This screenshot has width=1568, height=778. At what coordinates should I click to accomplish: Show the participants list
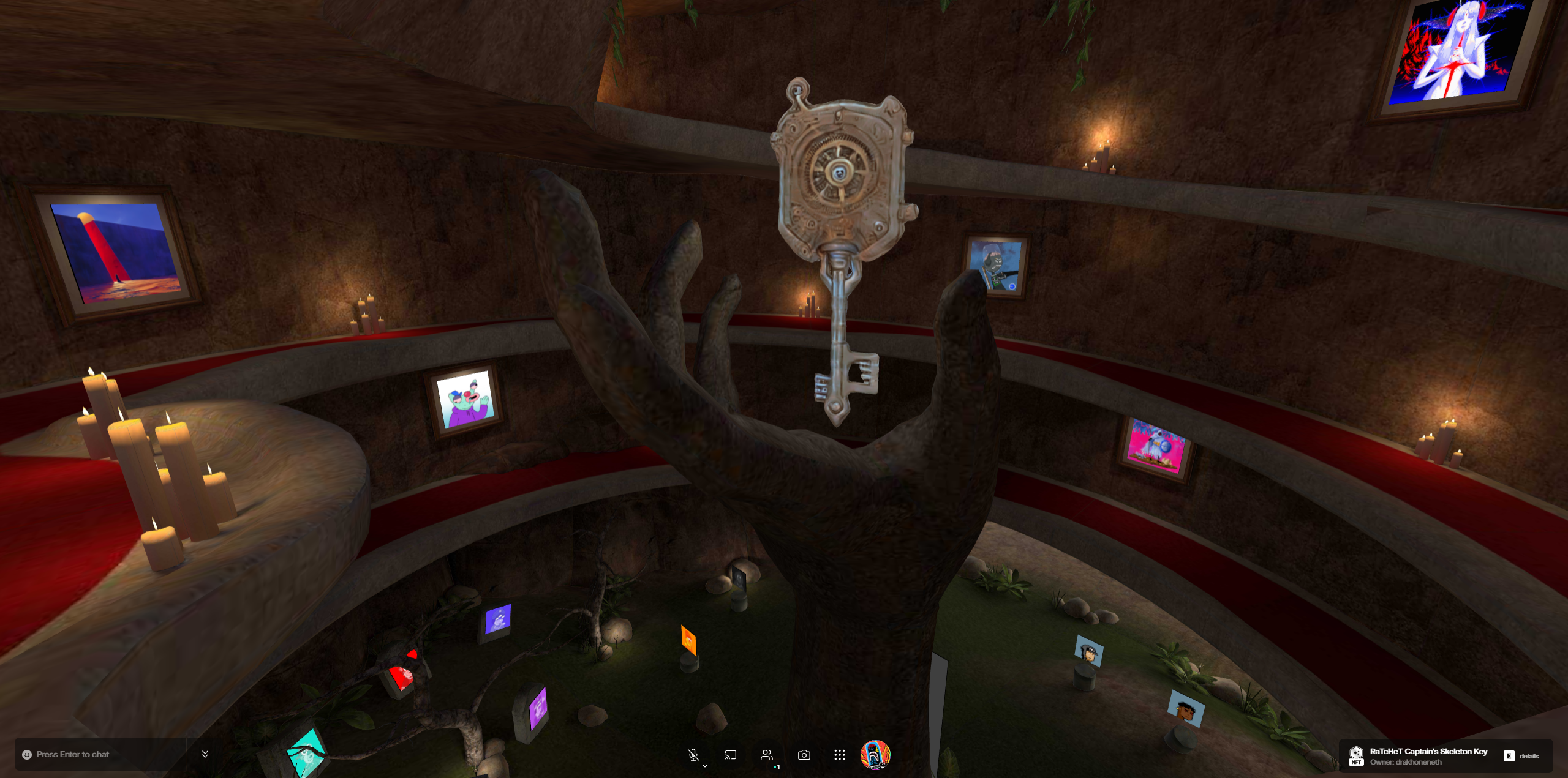tap(767, 755)
